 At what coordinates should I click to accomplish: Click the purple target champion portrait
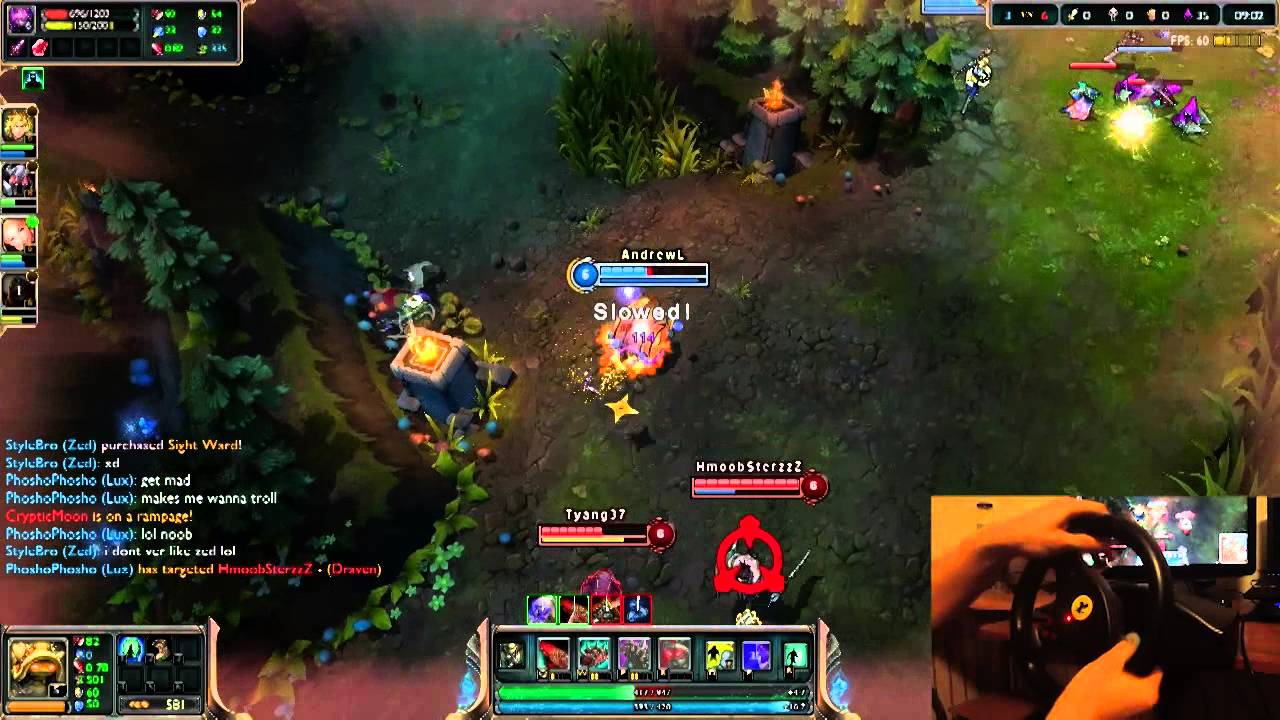click(x=21, y=19)
